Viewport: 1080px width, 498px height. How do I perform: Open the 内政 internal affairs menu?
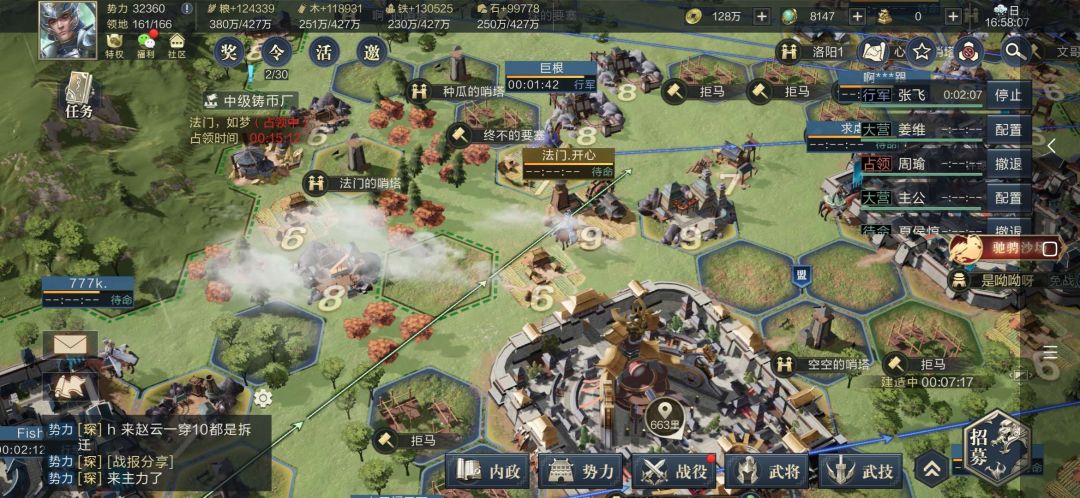tap(490, 470)
